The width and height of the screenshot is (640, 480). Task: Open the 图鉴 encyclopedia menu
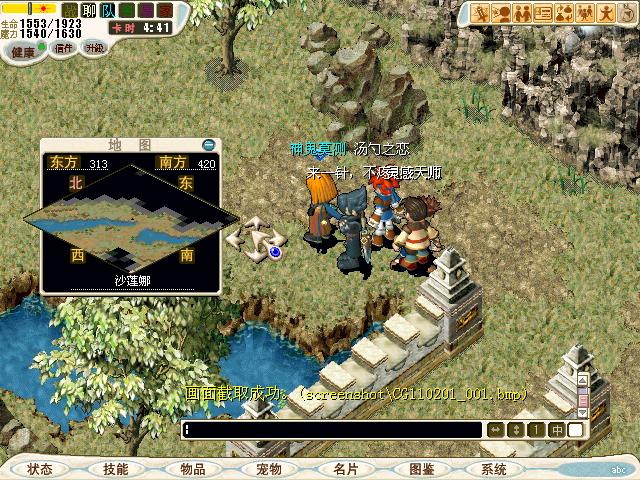[x=420, y=469]
